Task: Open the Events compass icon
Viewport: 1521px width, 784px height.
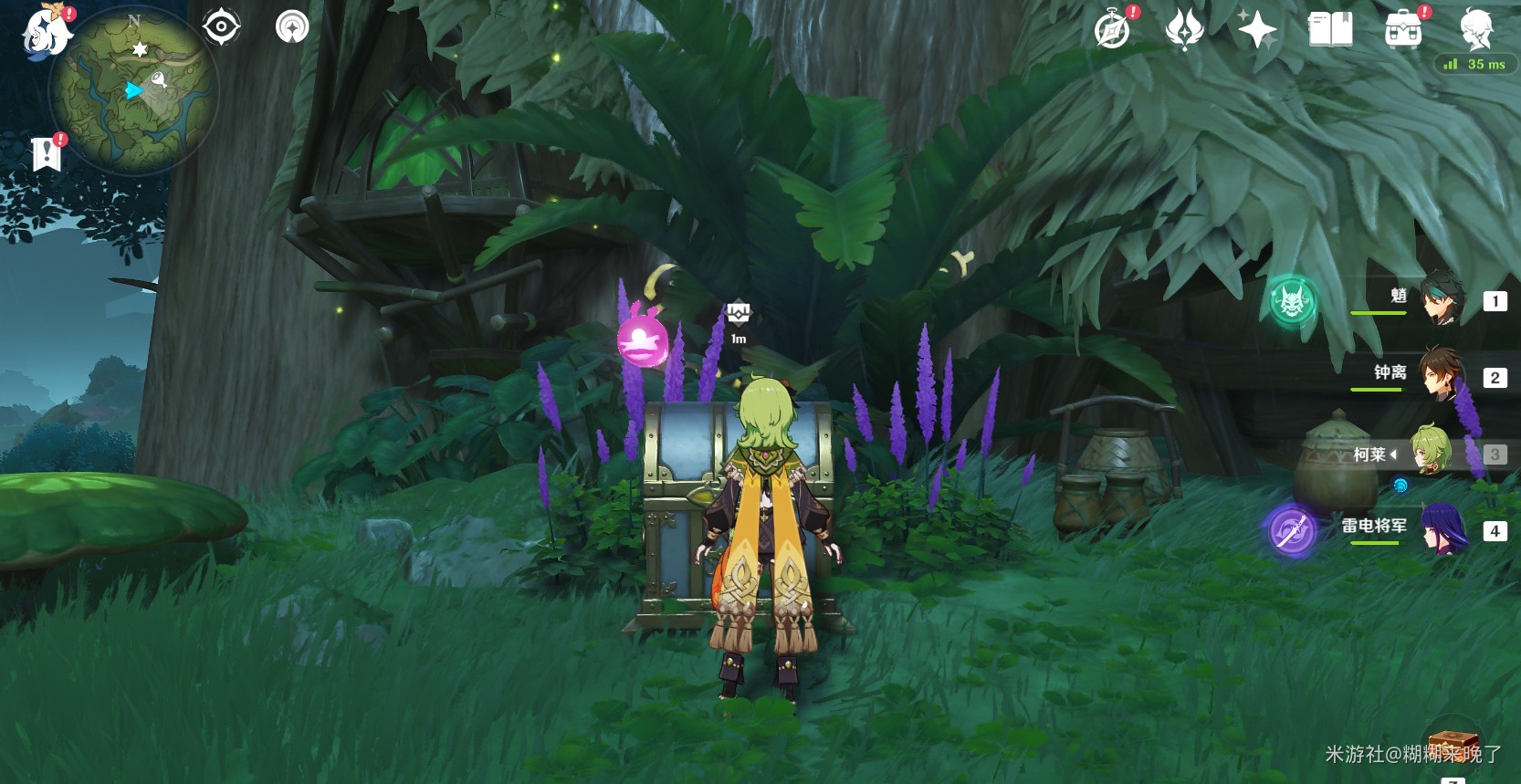Action: point(1112,30)
